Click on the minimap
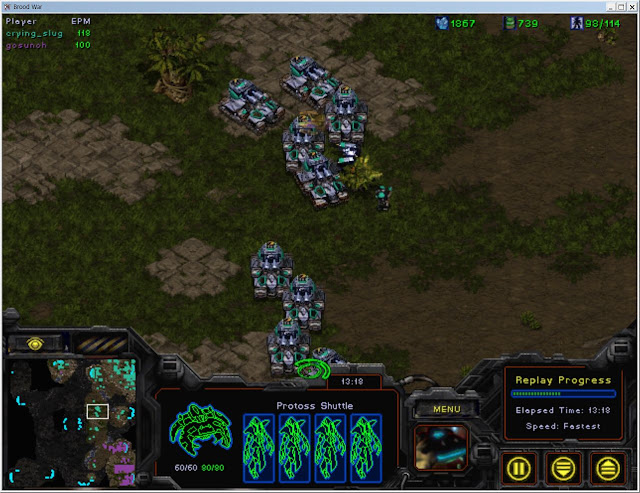640x493 pixels. point(72,422)
